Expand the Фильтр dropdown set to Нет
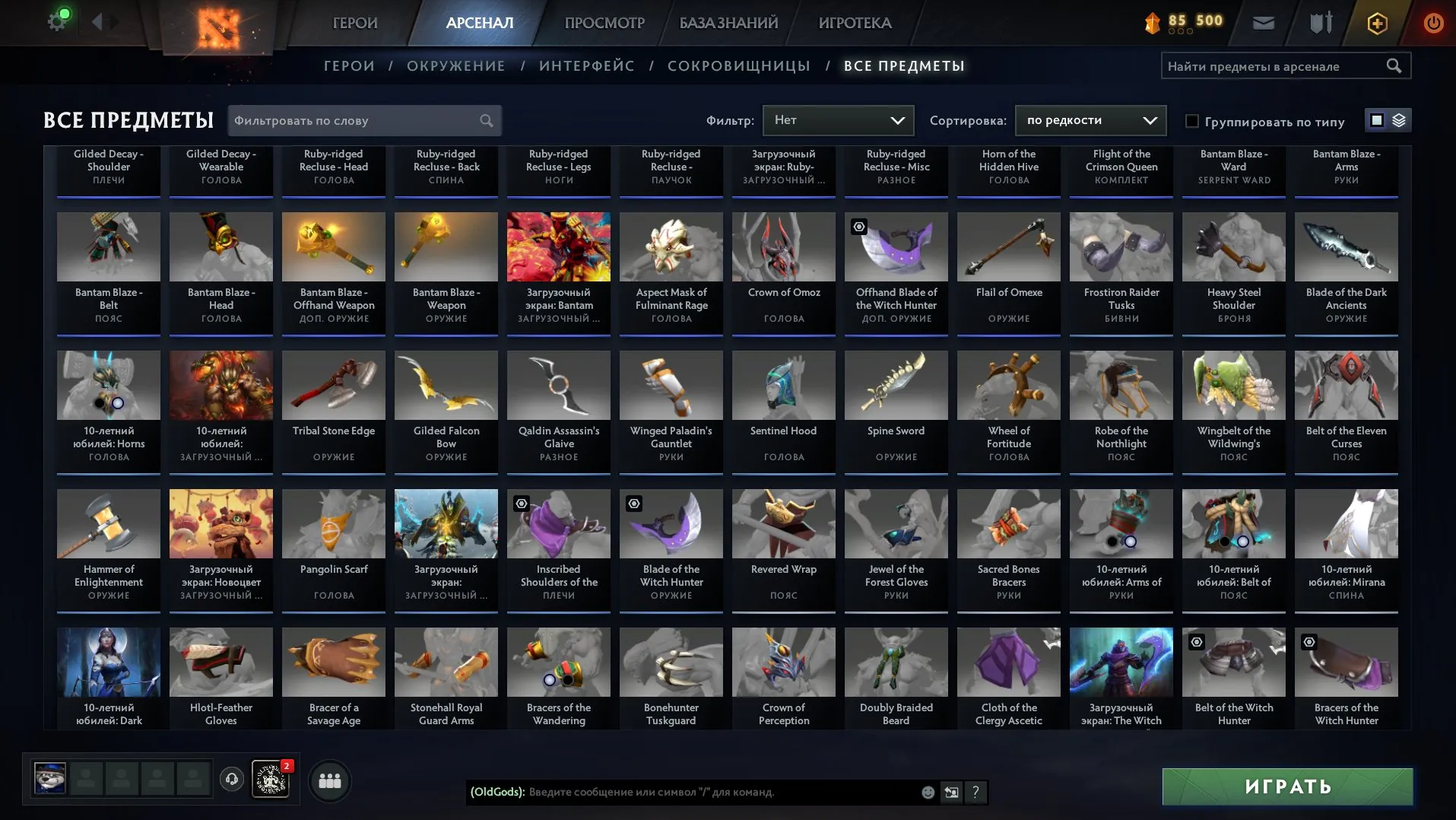Screen dimensions: 1456x820 838,120
